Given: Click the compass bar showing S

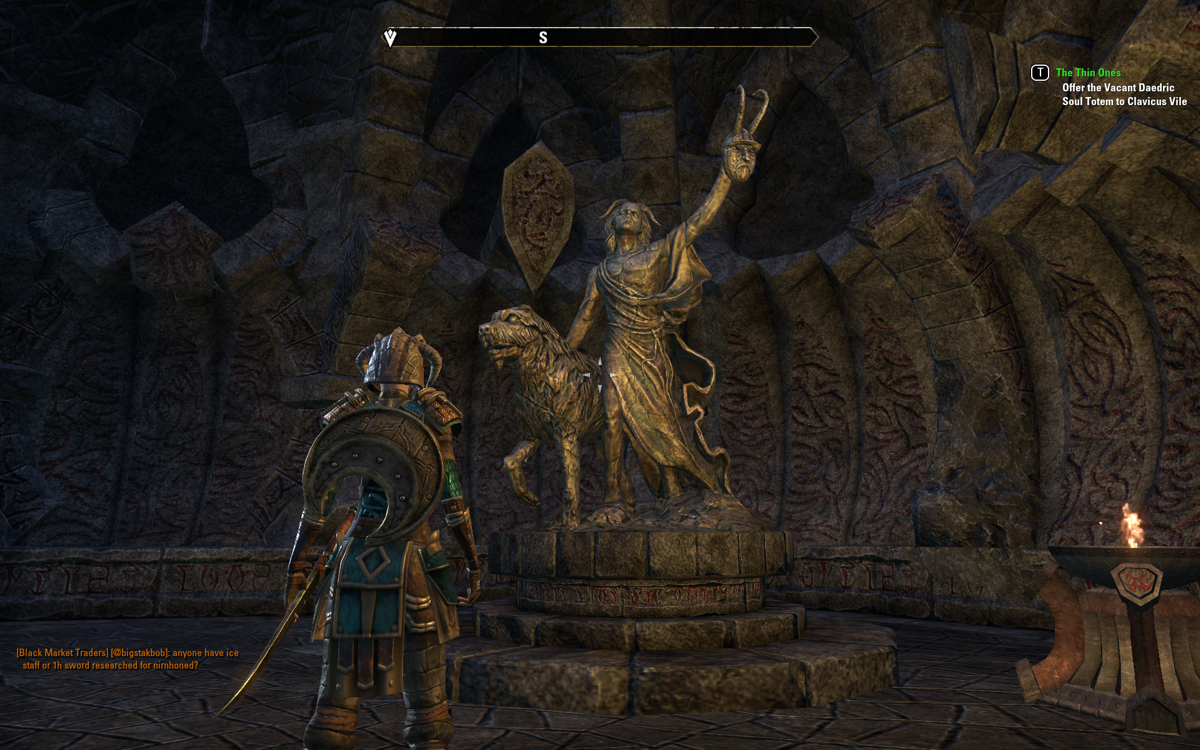Looking at the screenshot, I should (x=601, y=38).
